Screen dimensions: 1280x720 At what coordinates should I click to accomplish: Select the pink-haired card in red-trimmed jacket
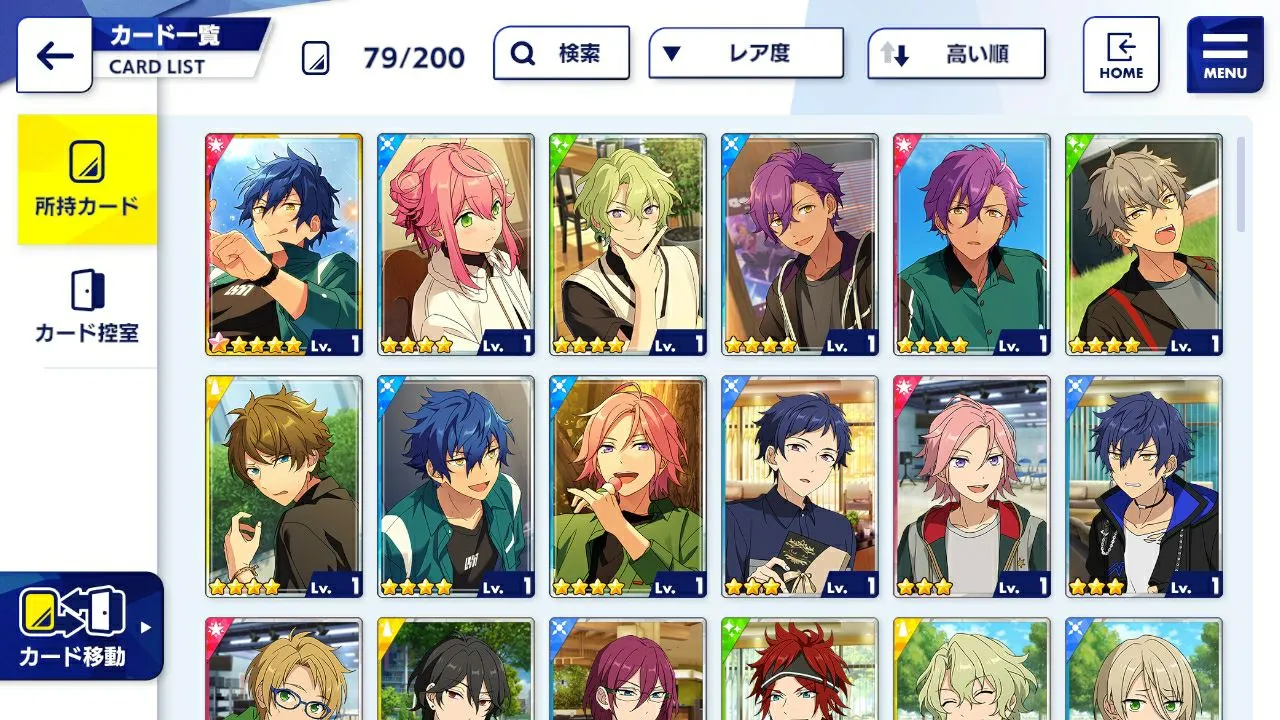coord(972,486)
